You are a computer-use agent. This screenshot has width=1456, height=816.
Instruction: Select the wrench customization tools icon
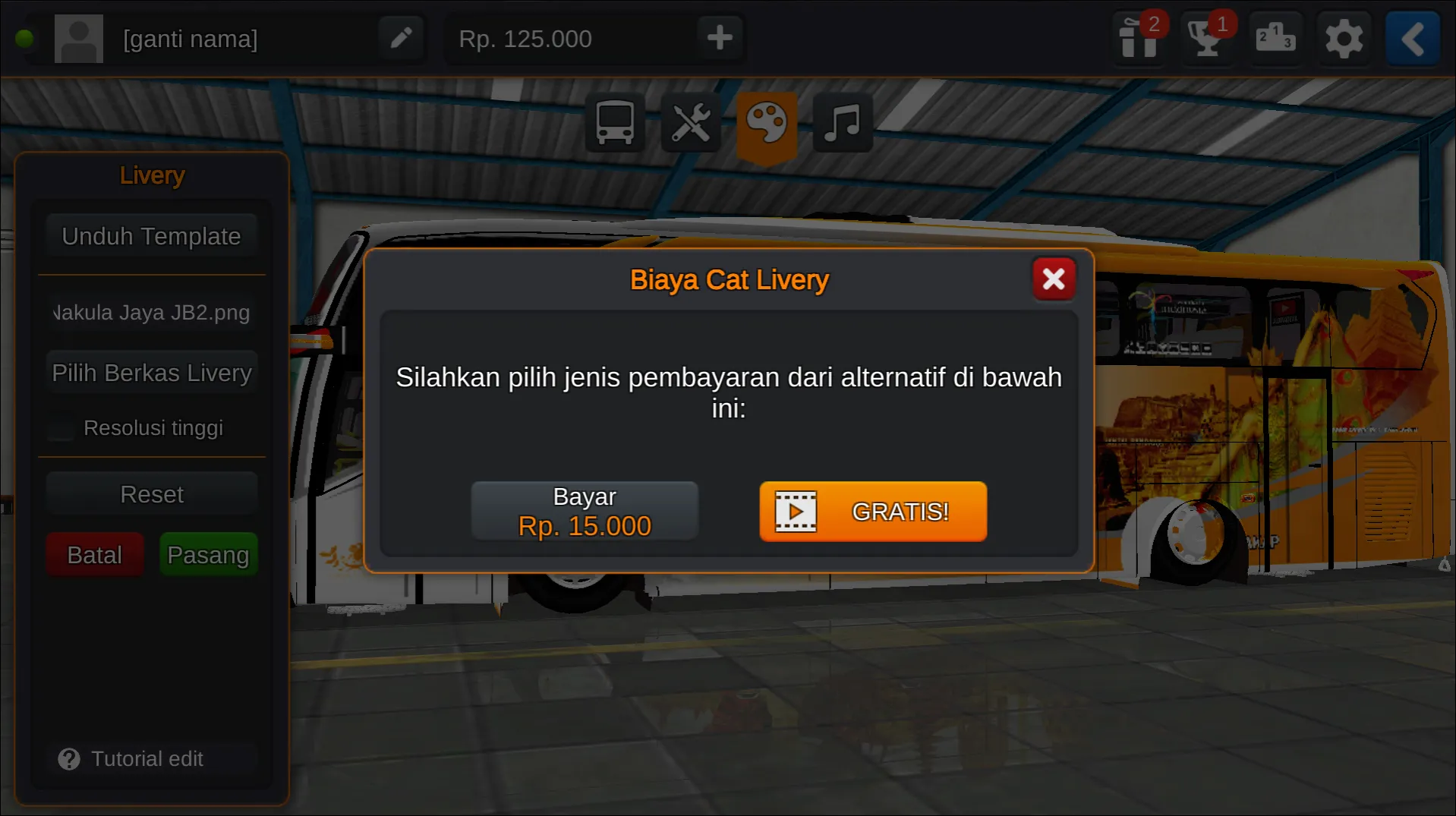pyautogui.click(x=690, y=122)
